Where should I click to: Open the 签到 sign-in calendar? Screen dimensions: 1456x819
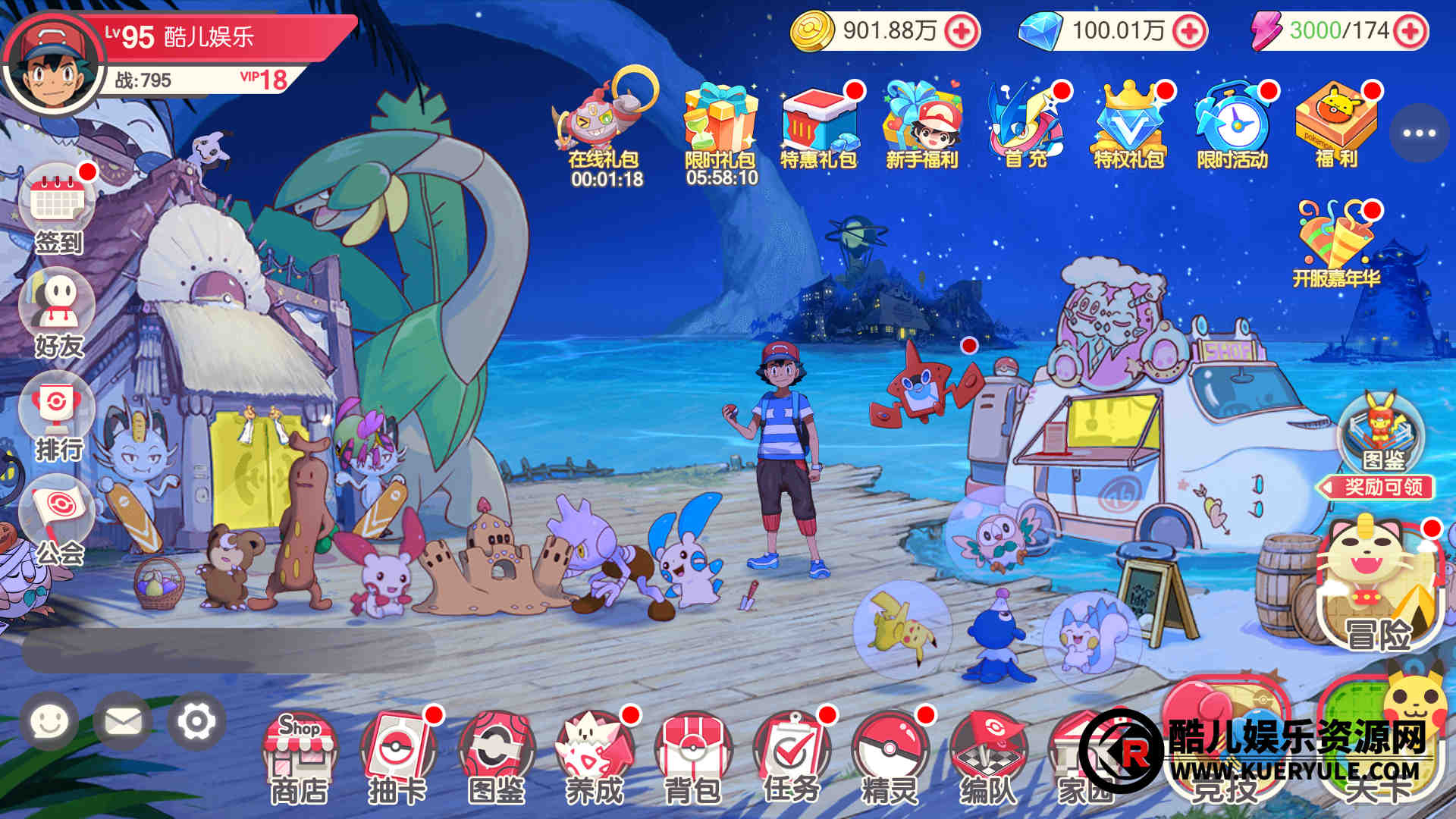(x=58, y=206)
